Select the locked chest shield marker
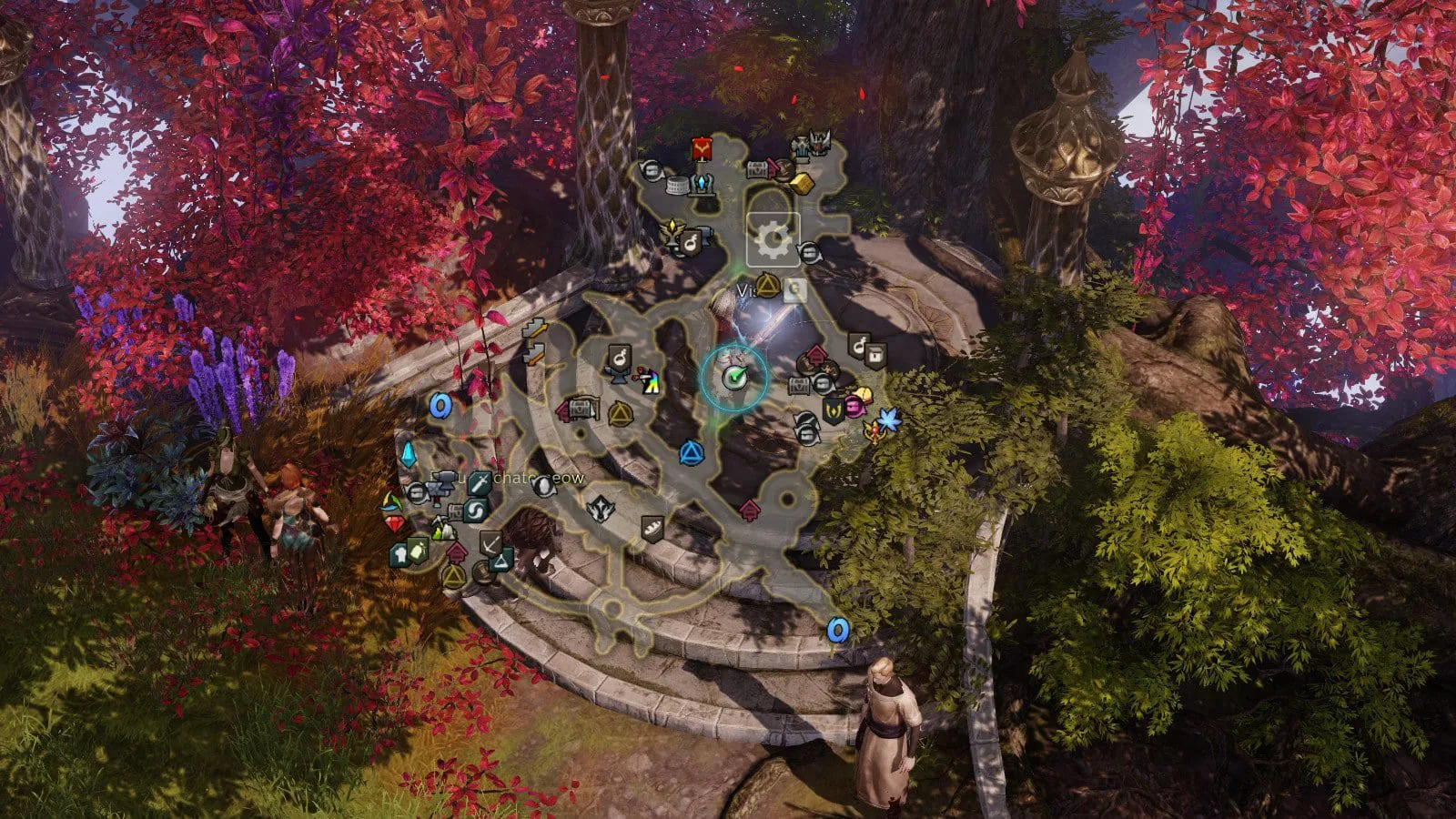The width and height of the screenshot is (1456, 819). click(x=875, y=353)
